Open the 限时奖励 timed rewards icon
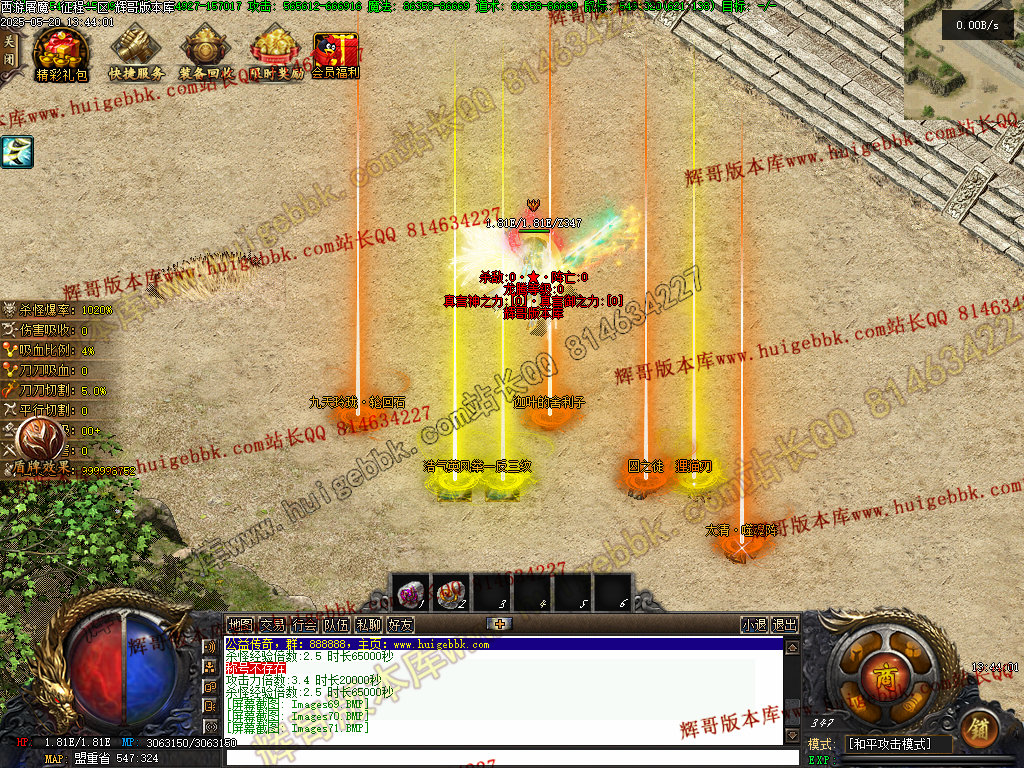 (276, 53)
